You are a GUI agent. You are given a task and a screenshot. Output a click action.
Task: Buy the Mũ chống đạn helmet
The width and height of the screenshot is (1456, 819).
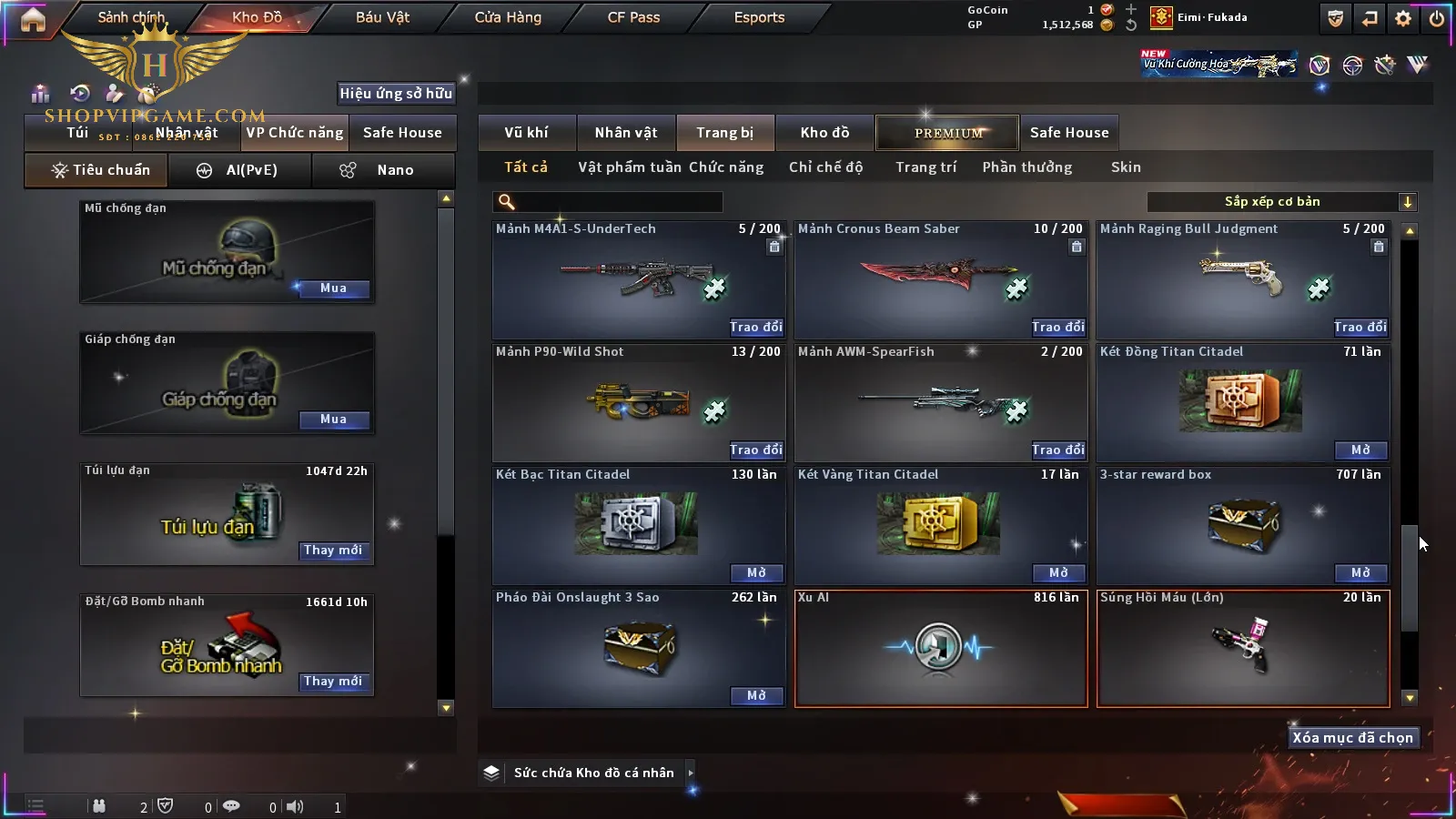pyautogui.click(x=333, y=288)
